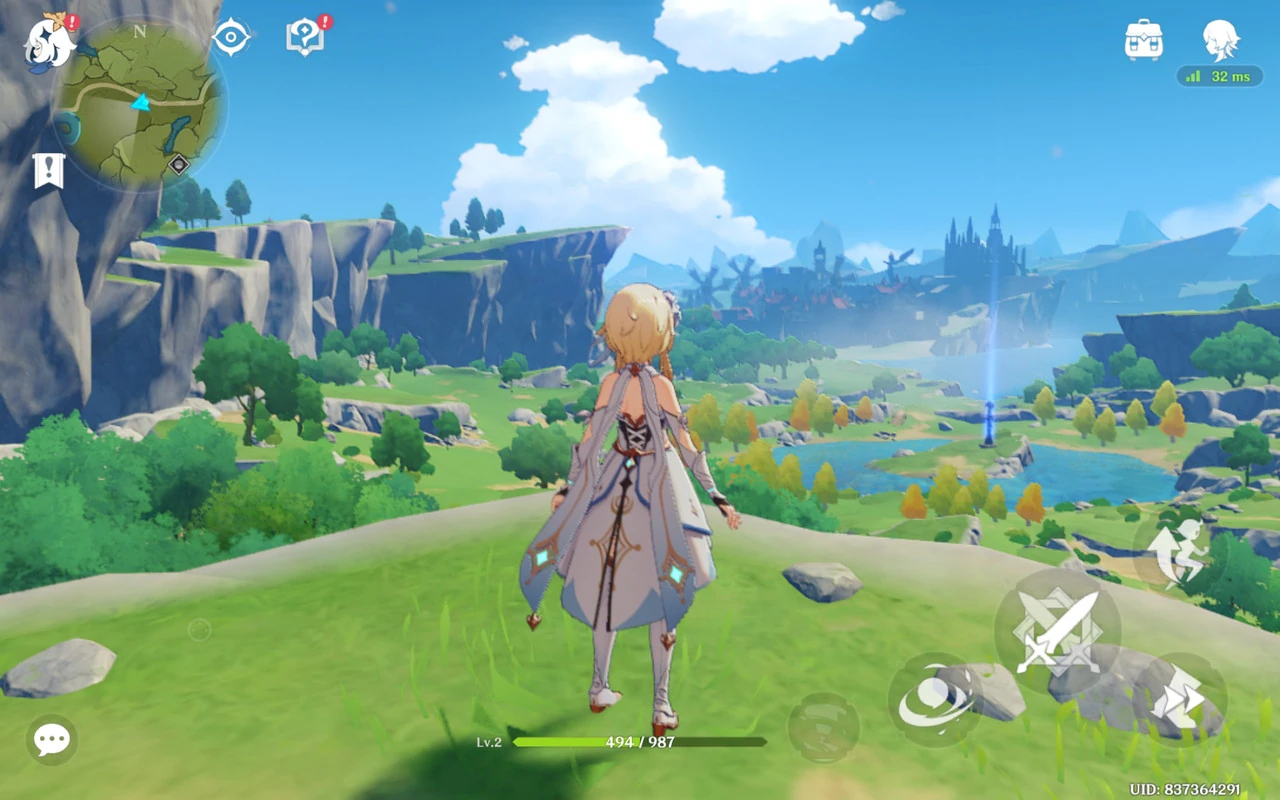The image size is (1280, 800).
Task: Activate the dimmed elemental burst button
Action: point(823,727)
